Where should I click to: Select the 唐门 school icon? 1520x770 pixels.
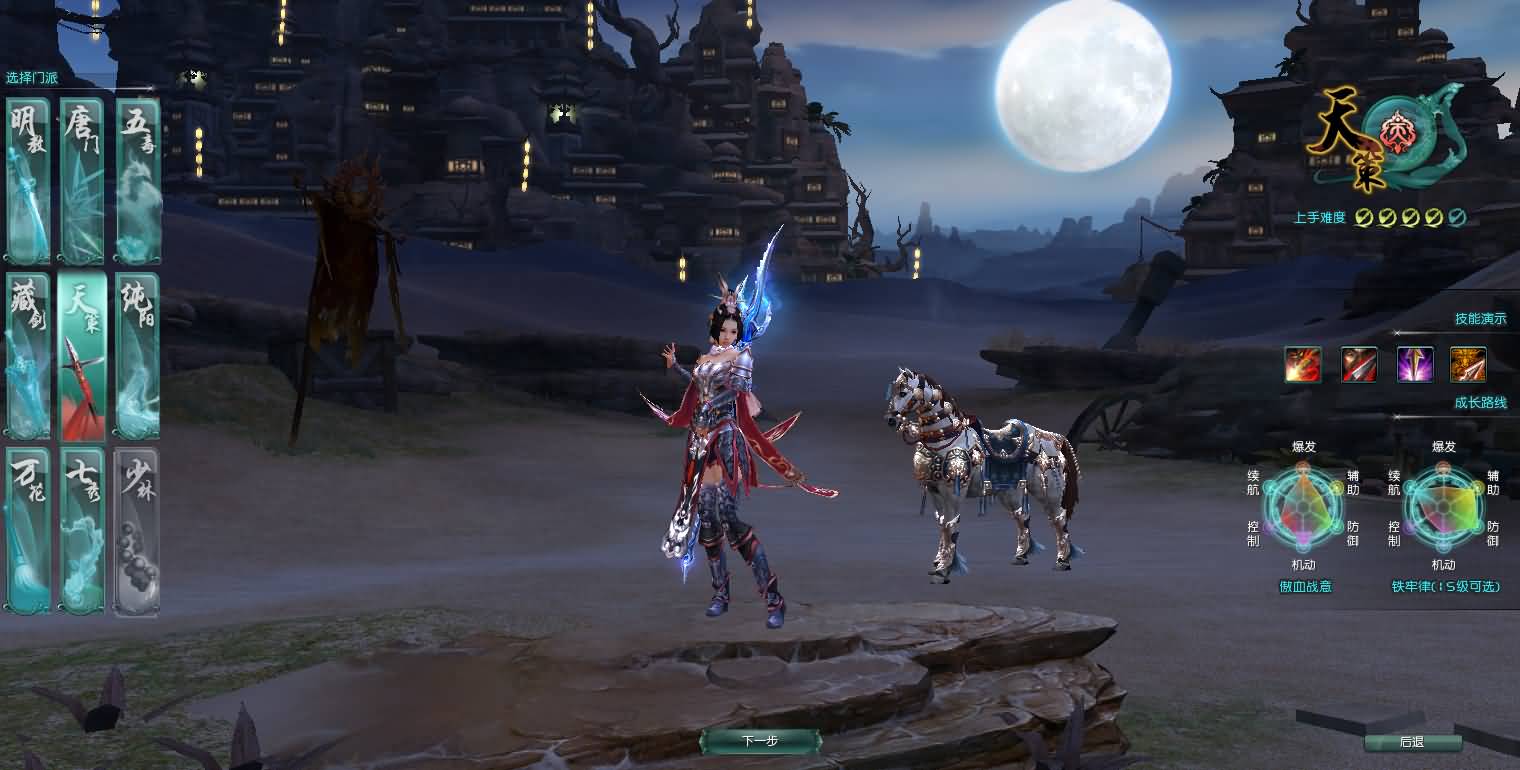[82, 180]
